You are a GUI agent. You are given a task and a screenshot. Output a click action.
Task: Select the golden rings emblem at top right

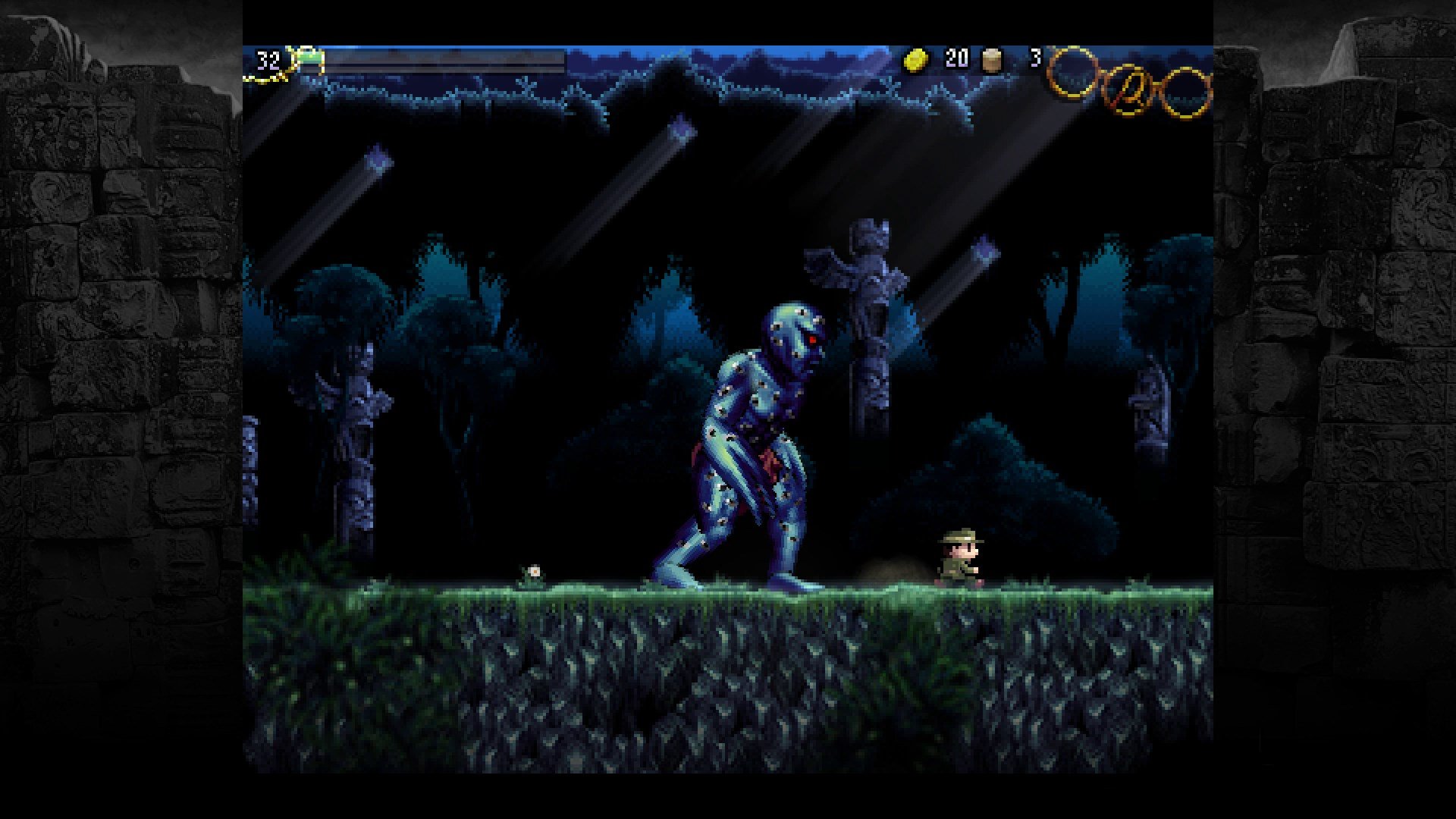[1130, 83]
